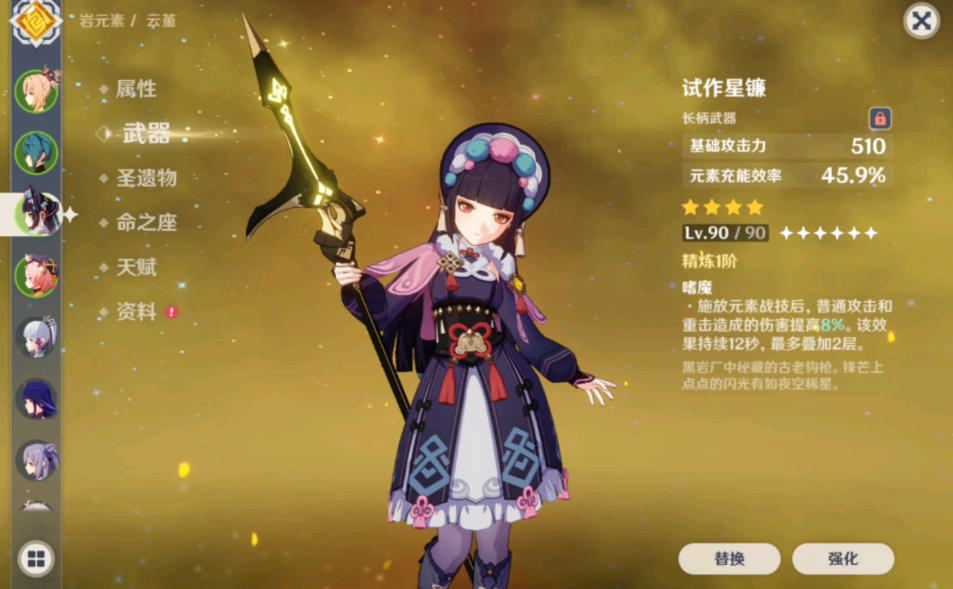Choose the teal-haired character portrait

35,152
